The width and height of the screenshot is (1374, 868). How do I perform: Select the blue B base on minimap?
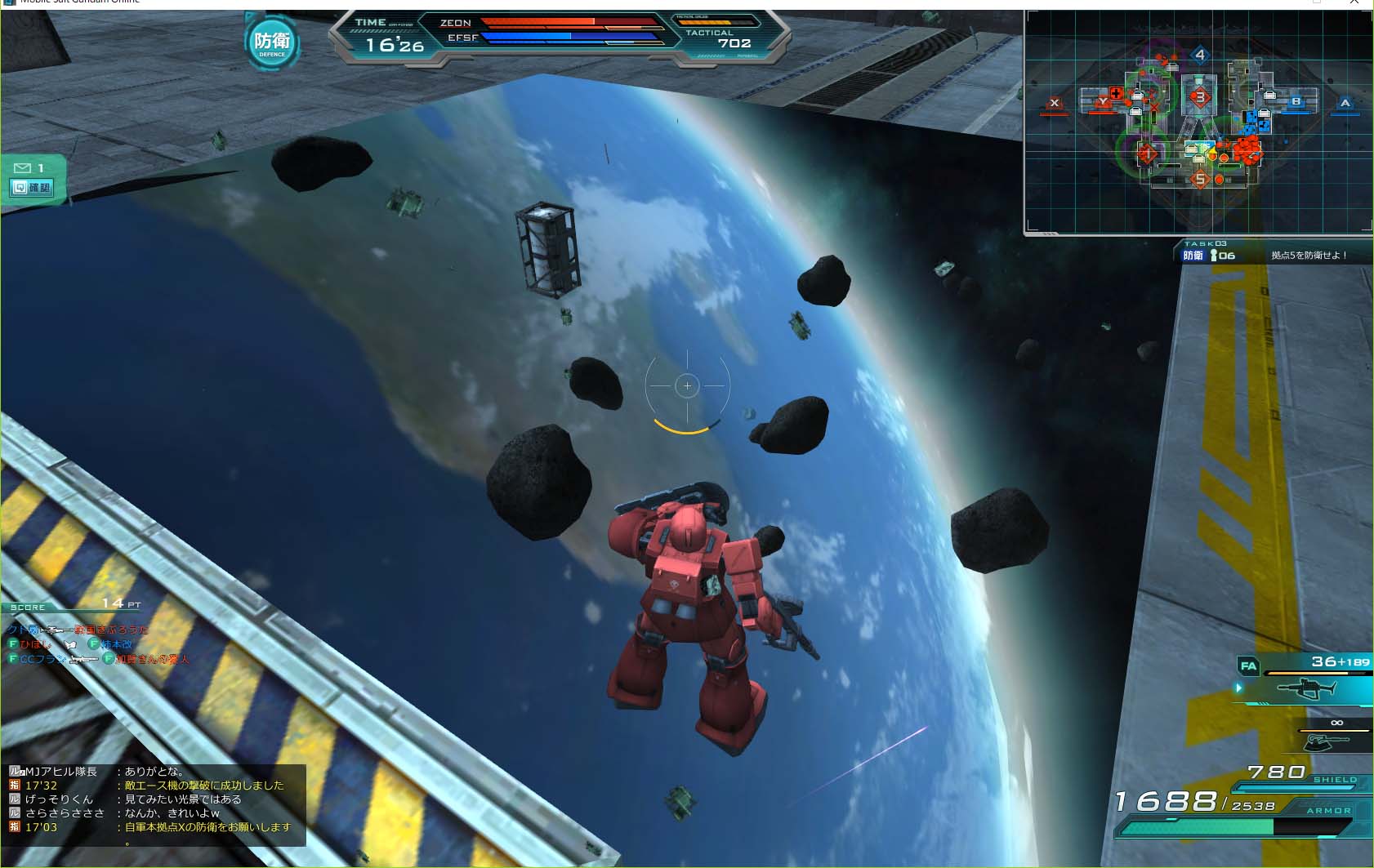[x=1296, y=102]
